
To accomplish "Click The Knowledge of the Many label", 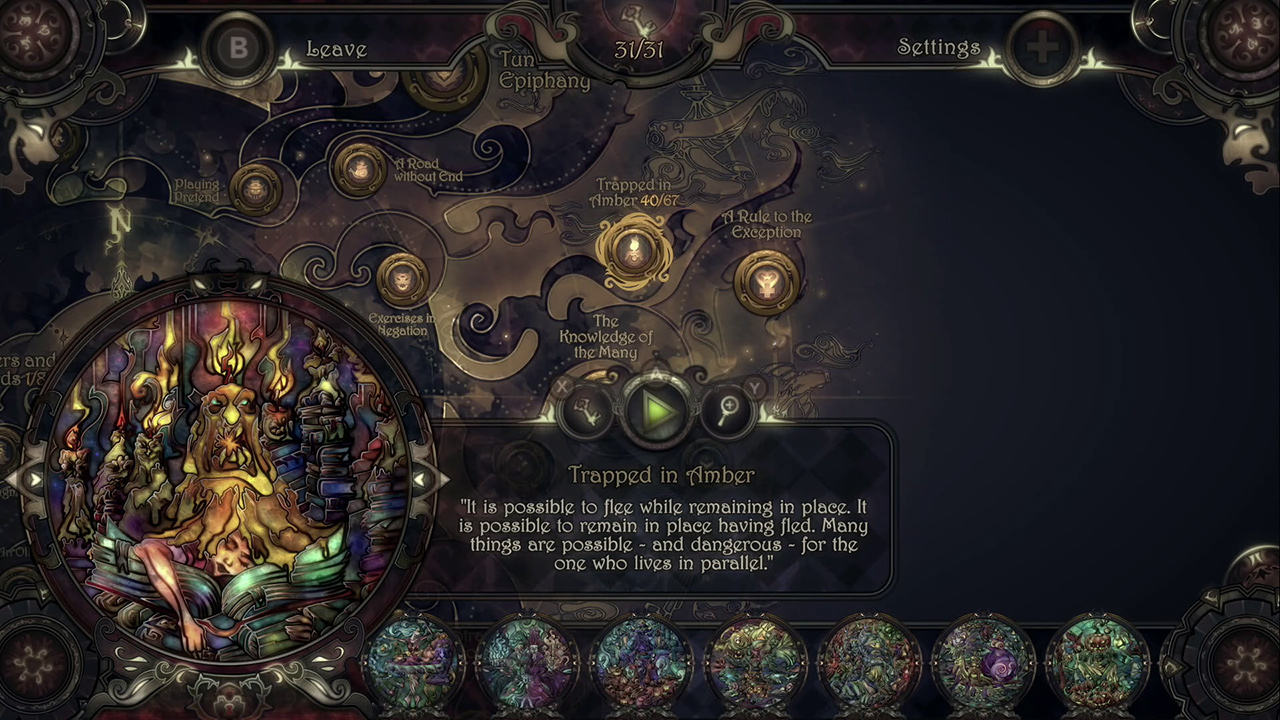I will (604, 337).
